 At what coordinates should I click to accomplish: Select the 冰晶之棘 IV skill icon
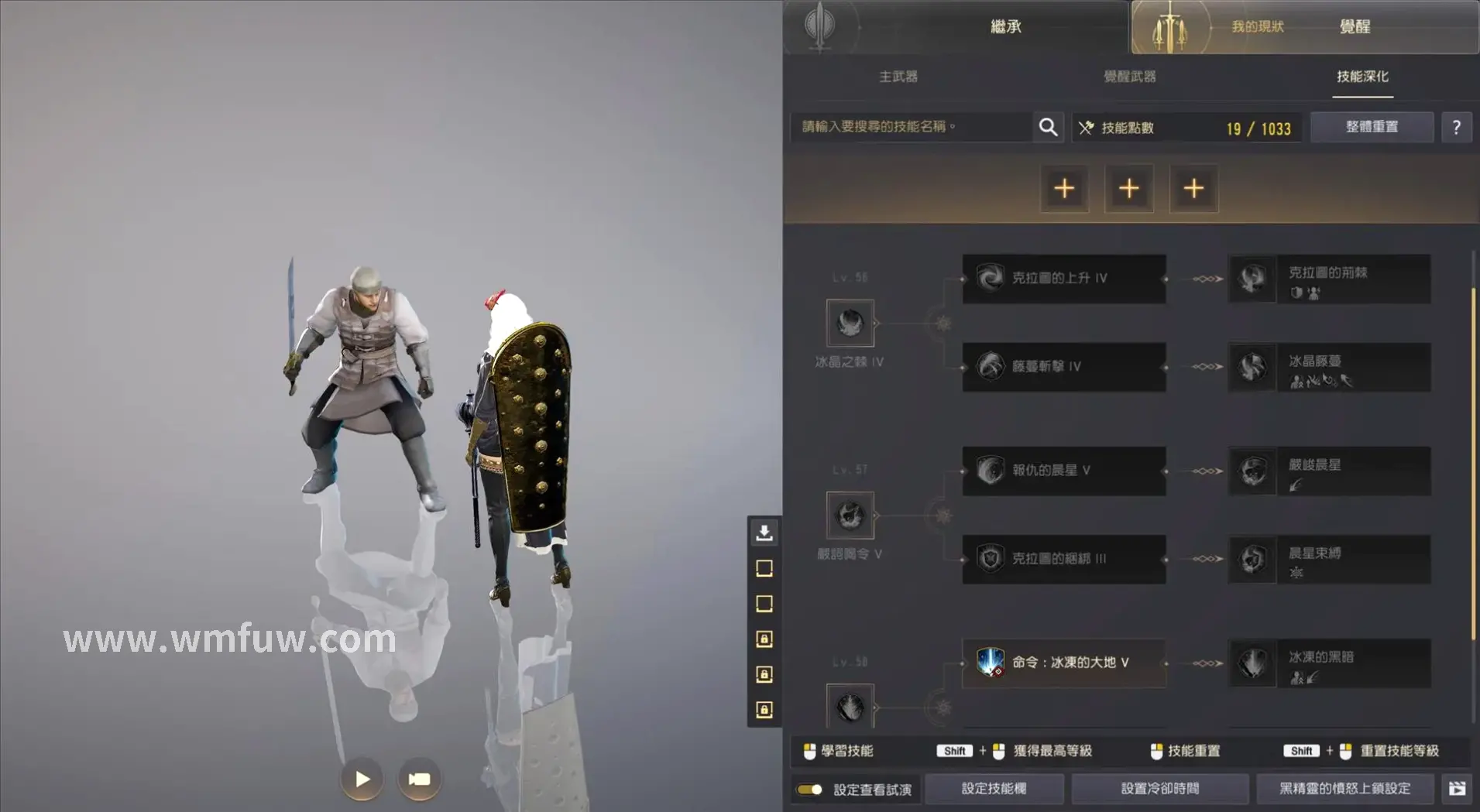click(x=850, y=323)
